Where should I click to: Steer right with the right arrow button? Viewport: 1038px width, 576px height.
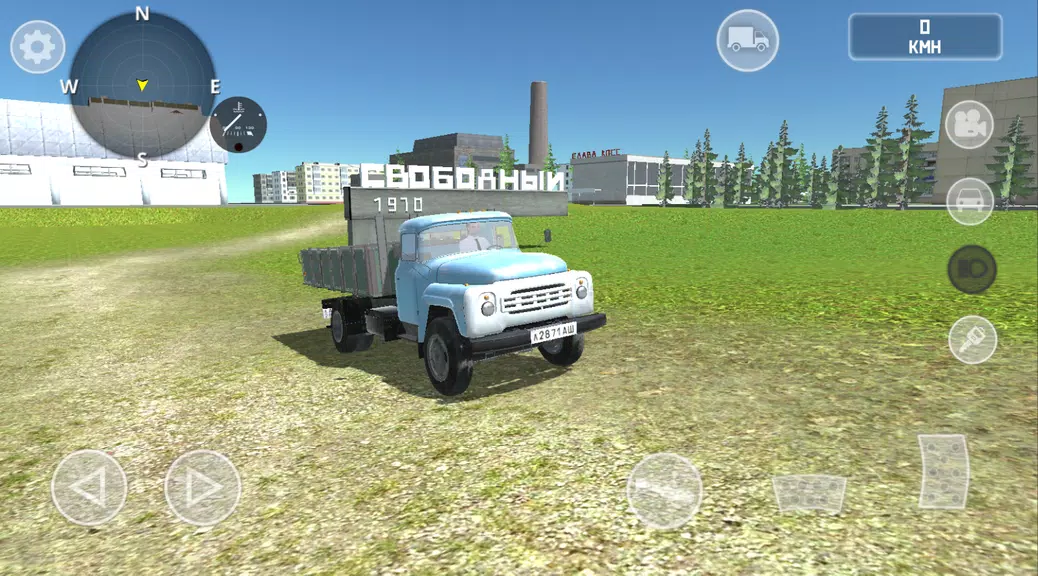(203, 488)
